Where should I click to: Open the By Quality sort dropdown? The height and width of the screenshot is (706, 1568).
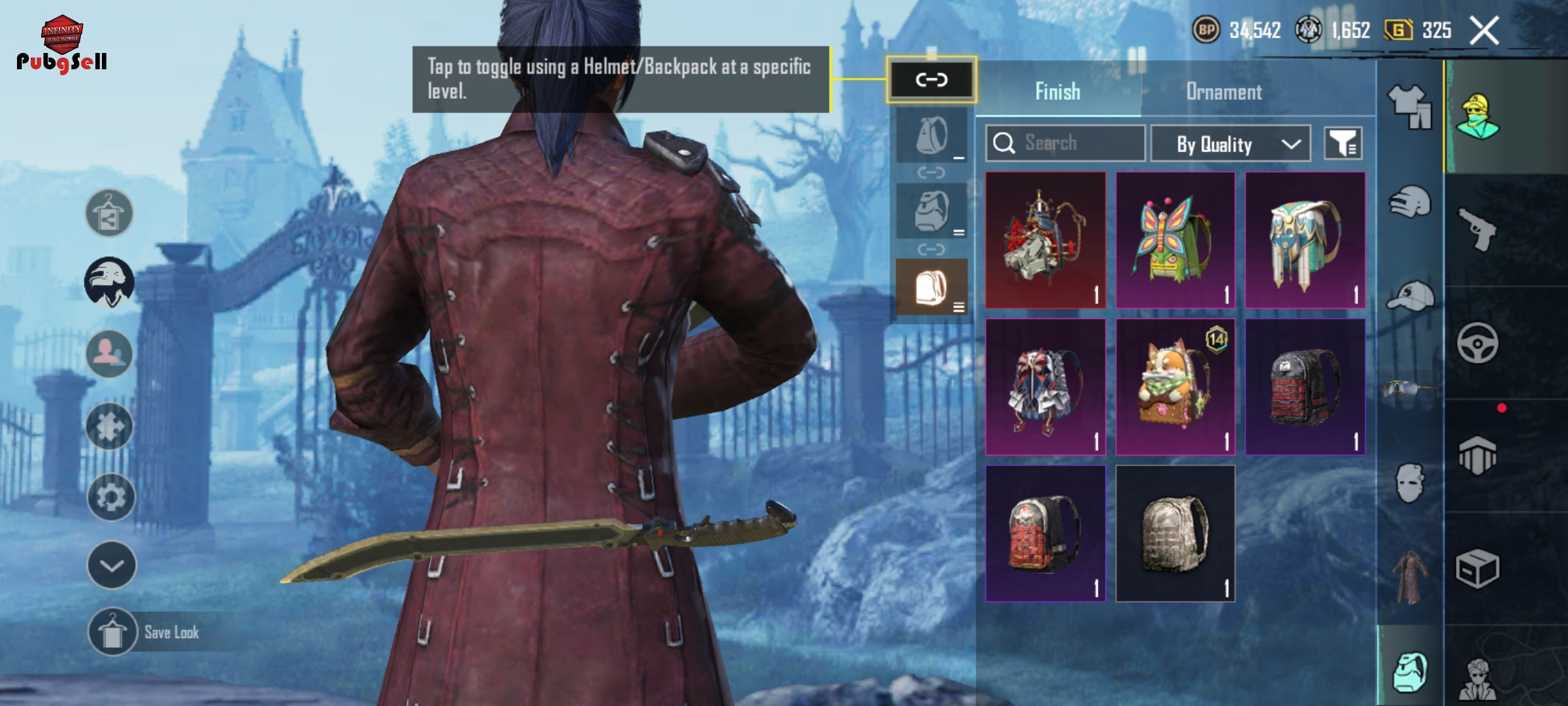[1230, 144]
